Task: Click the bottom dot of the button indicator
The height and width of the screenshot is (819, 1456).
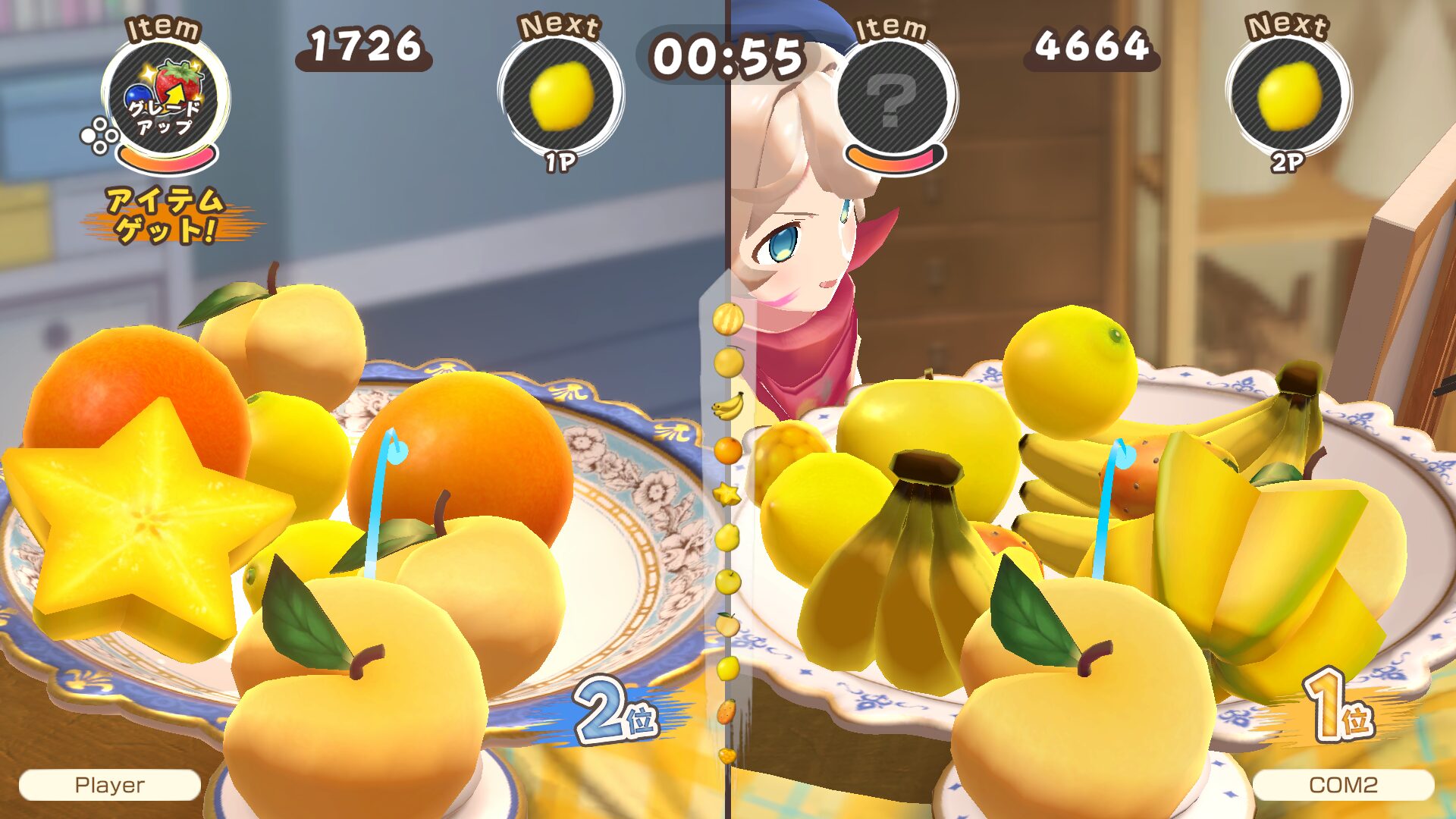Action: pos(100,149)
